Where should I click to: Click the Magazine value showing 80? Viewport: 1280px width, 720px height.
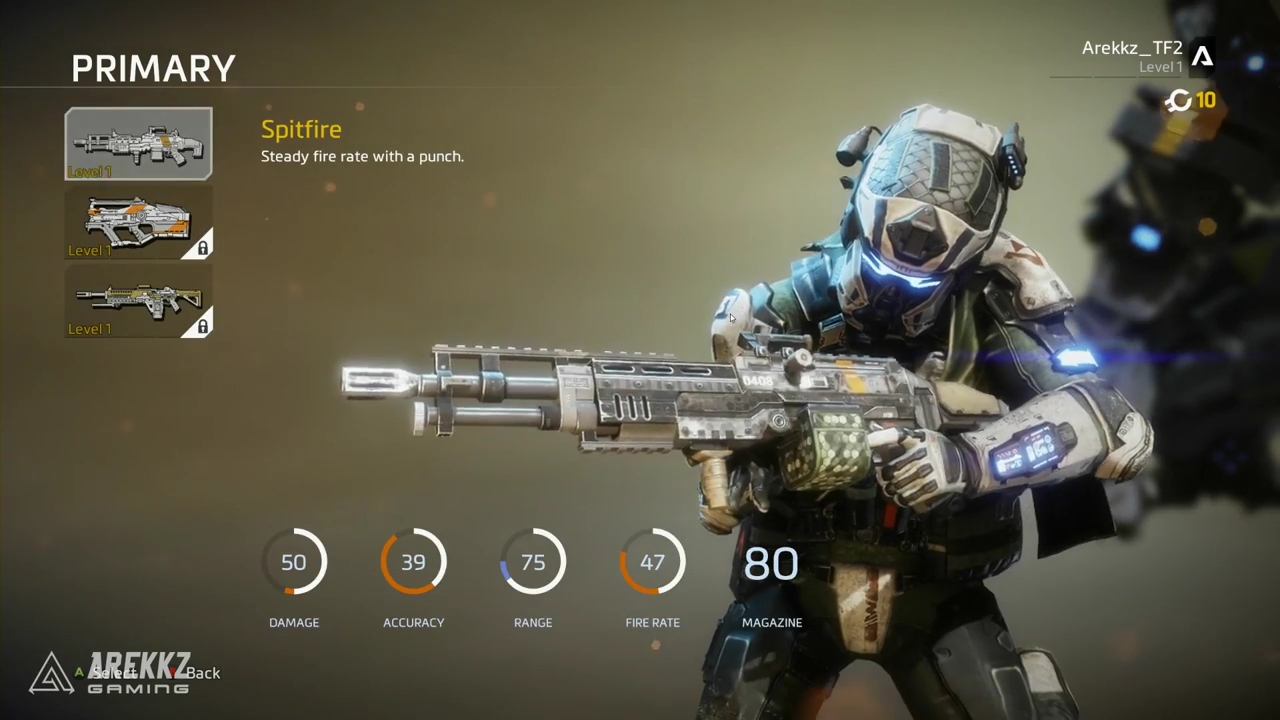(x=771, y=563)
